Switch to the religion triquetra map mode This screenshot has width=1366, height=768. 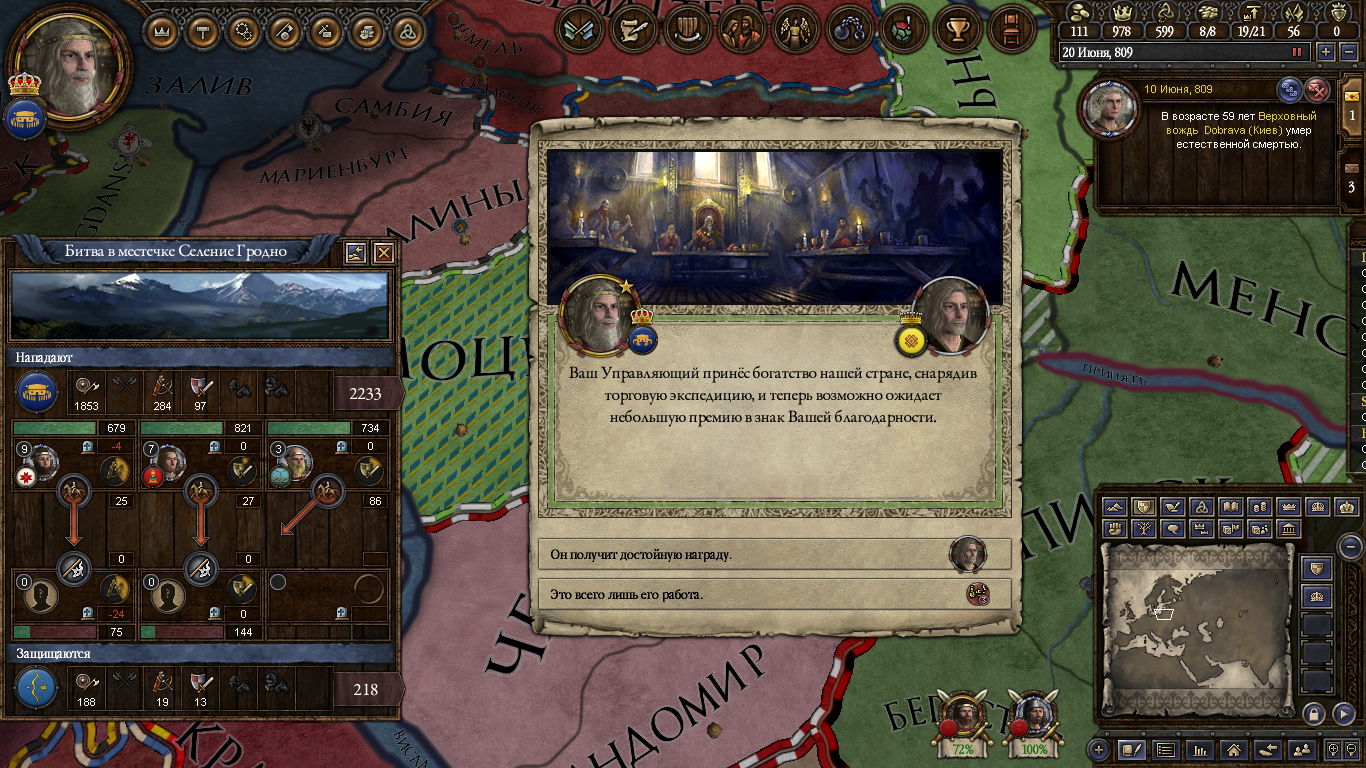point(1202,507)
